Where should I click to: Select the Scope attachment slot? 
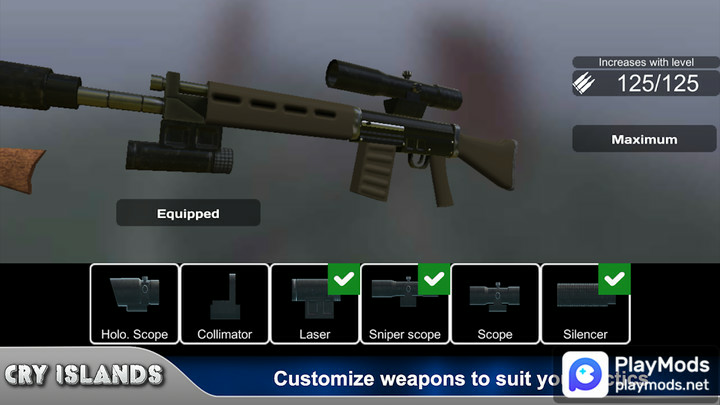click(x=494, y=303)
